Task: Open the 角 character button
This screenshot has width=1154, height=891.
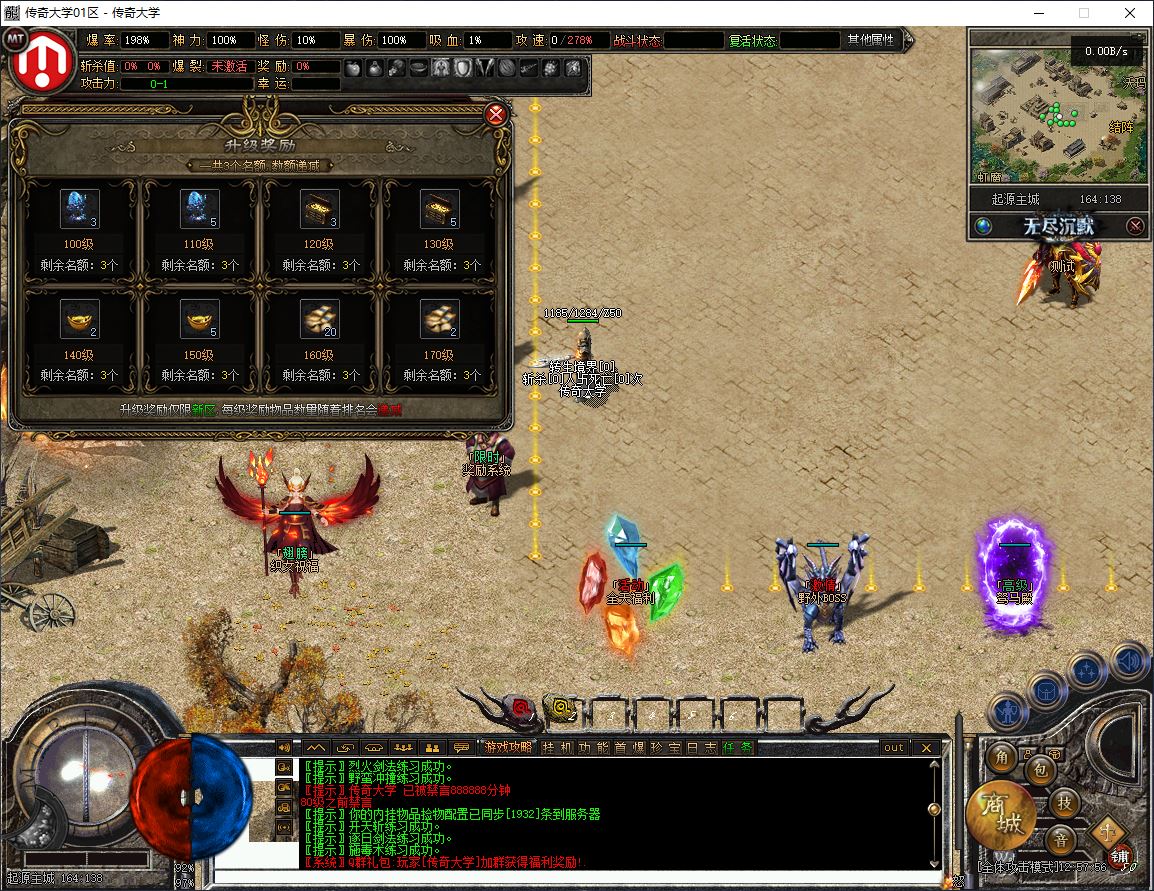Action: (x=1002, y=757)
